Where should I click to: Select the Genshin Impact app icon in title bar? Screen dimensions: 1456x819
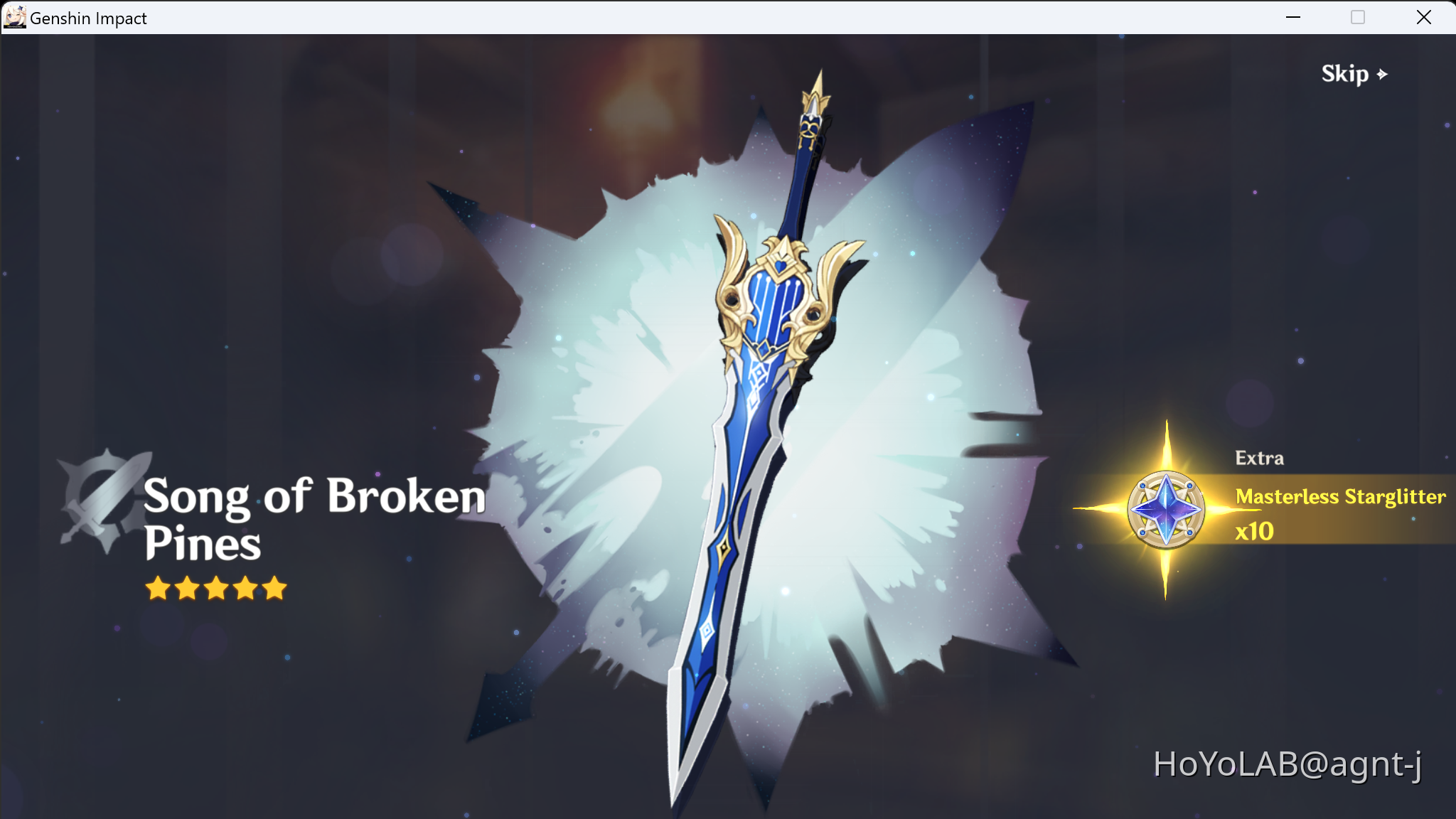[14, 17]
